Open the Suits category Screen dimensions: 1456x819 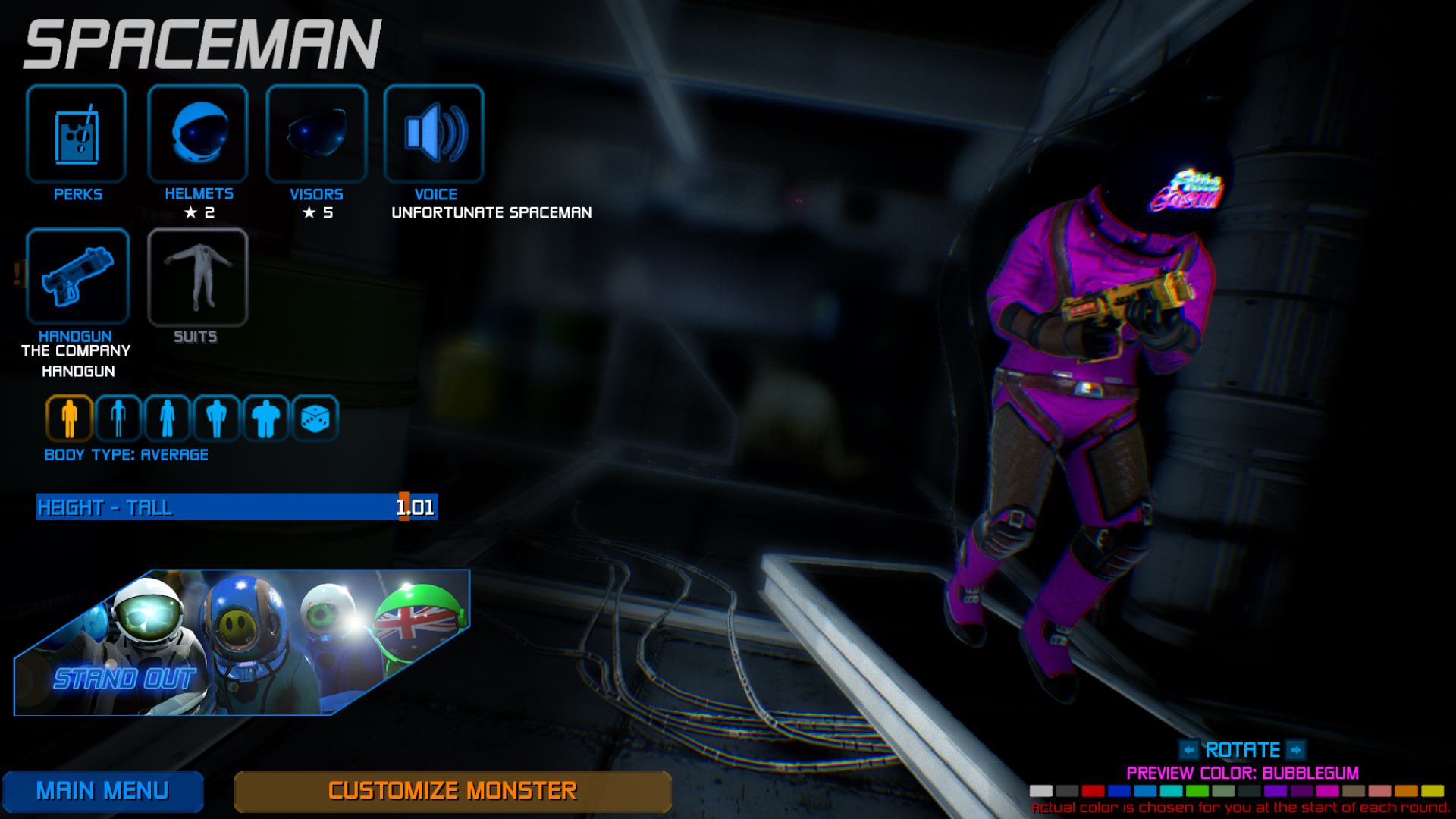click(x=197, y=276)
